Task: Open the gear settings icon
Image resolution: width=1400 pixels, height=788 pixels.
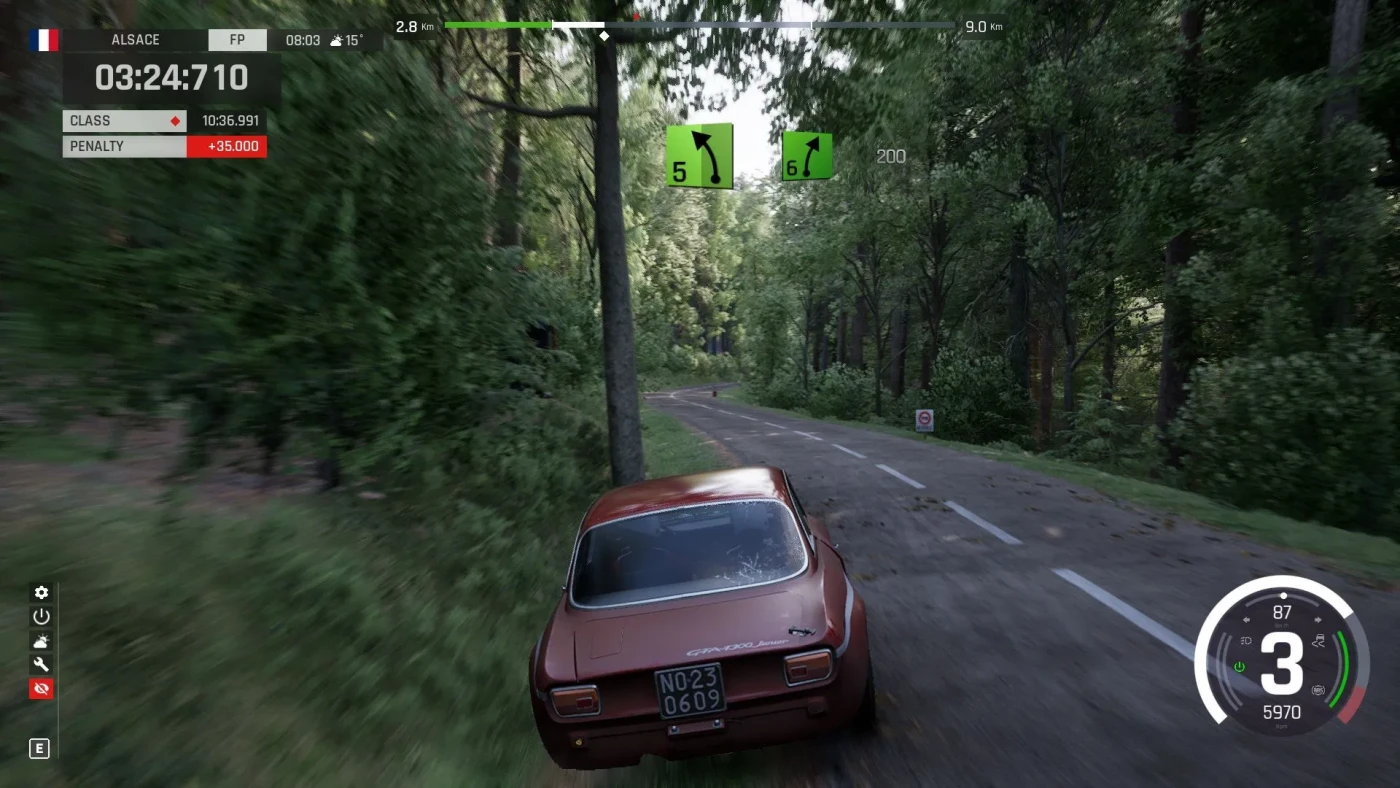Action: pyautogui.click(x=41, y=593)
